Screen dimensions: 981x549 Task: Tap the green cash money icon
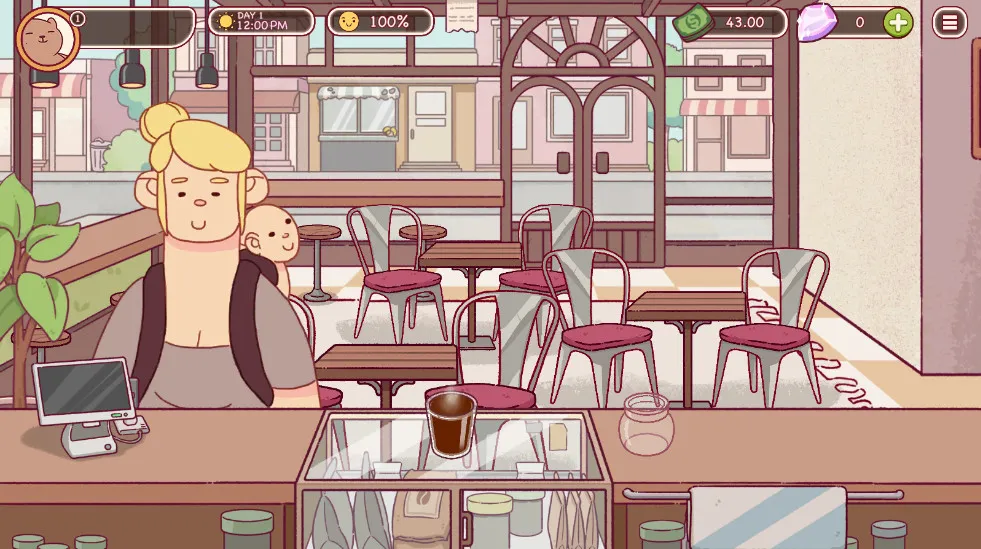(692, 22)
